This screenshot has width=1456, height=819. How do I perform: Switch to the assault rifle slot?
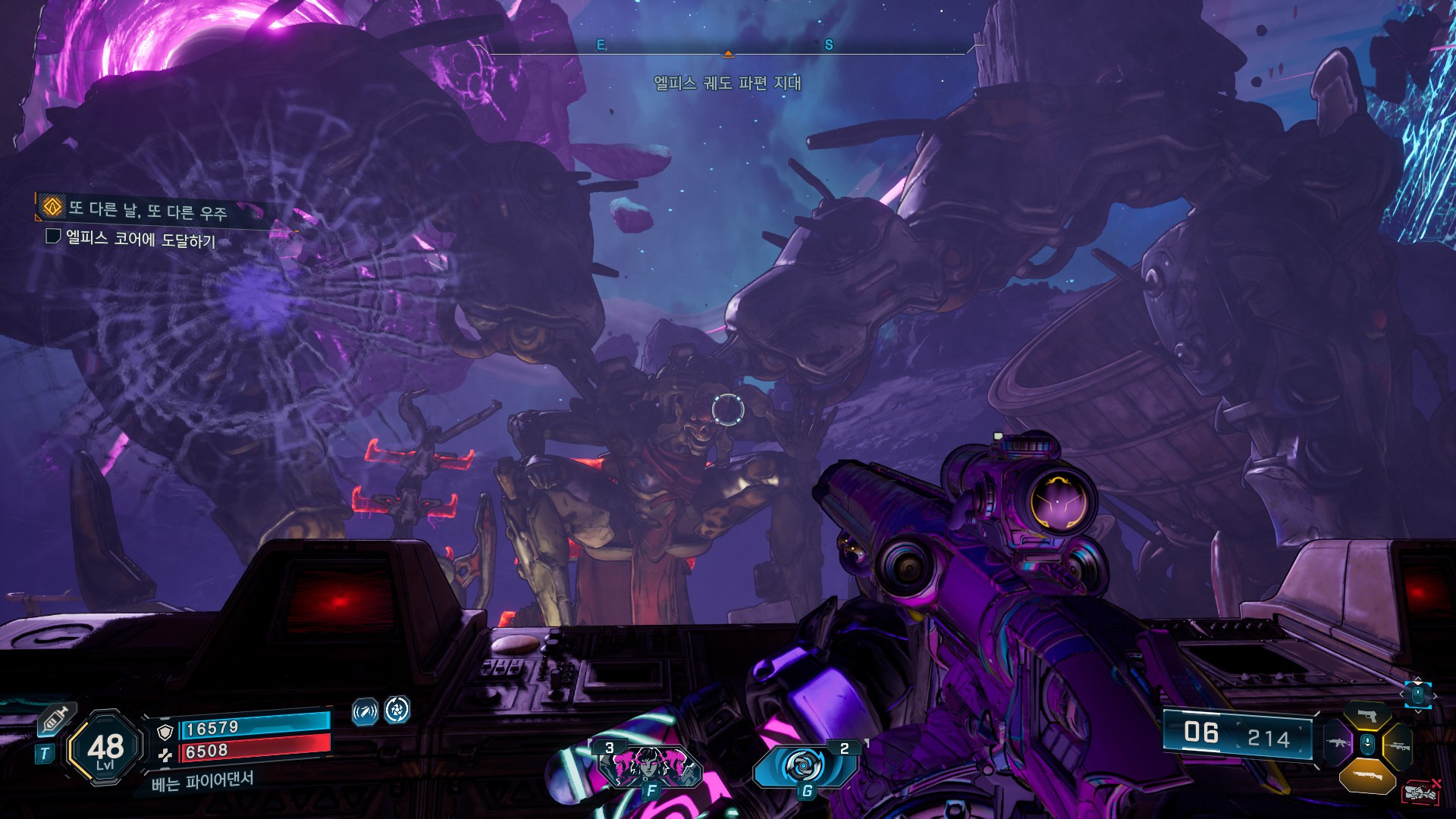pyautogui.click(x=1337, y=743)
